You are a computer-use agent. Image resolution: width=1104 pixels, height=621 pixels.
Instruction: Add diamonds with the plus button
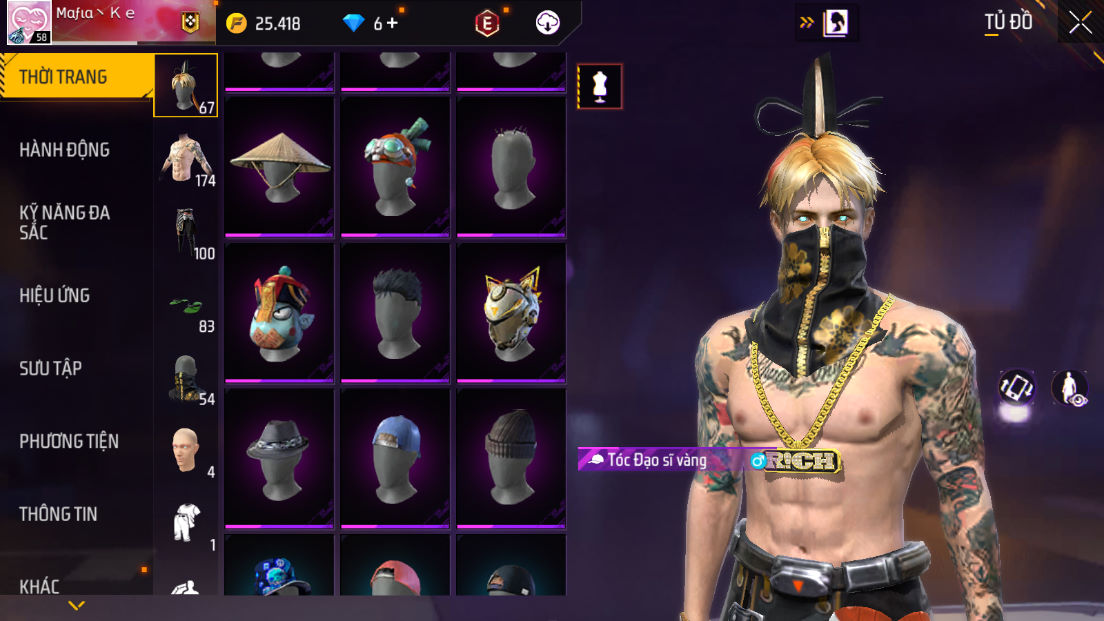[392, 23]
